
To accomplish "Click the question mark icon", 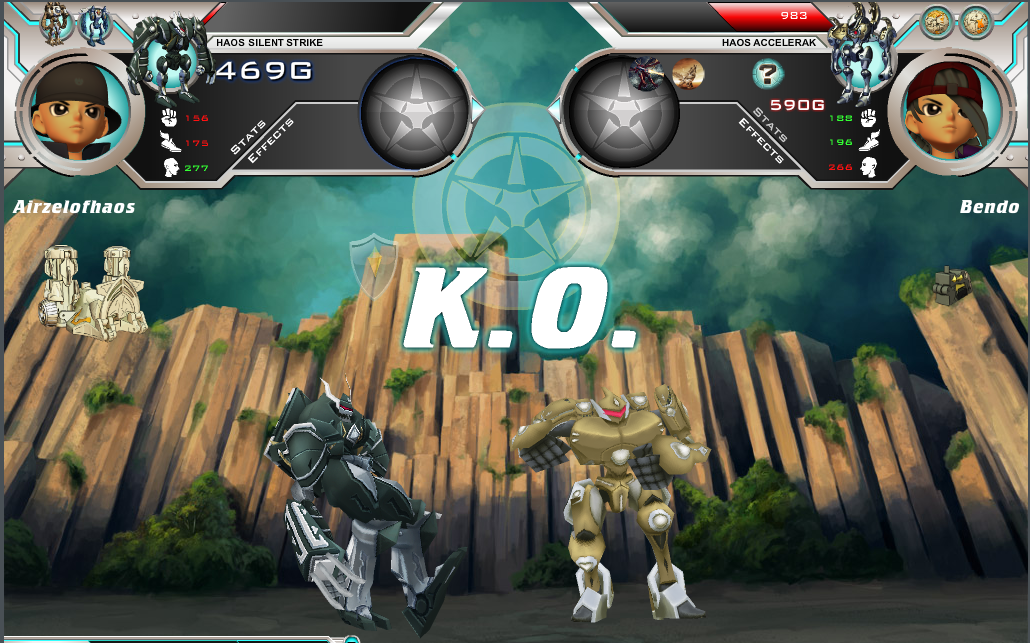I will pos(767,73).
